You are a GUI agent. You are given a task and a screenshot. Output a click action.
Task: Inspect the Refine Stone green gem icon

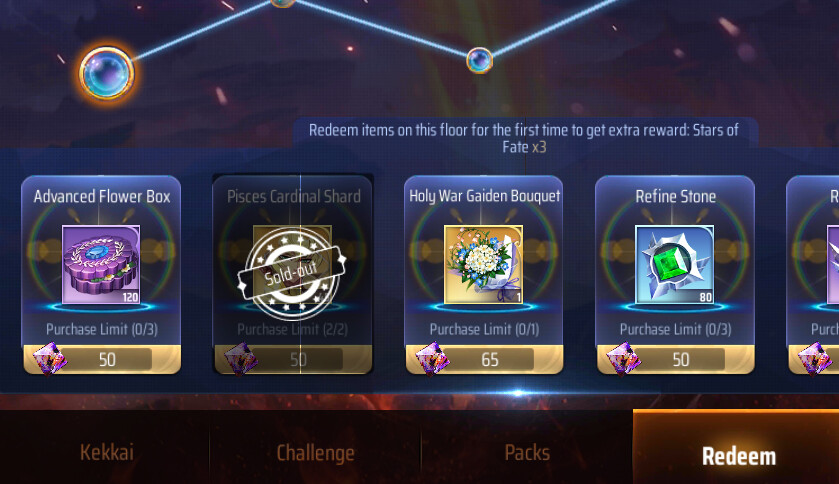tap(675, 264)
